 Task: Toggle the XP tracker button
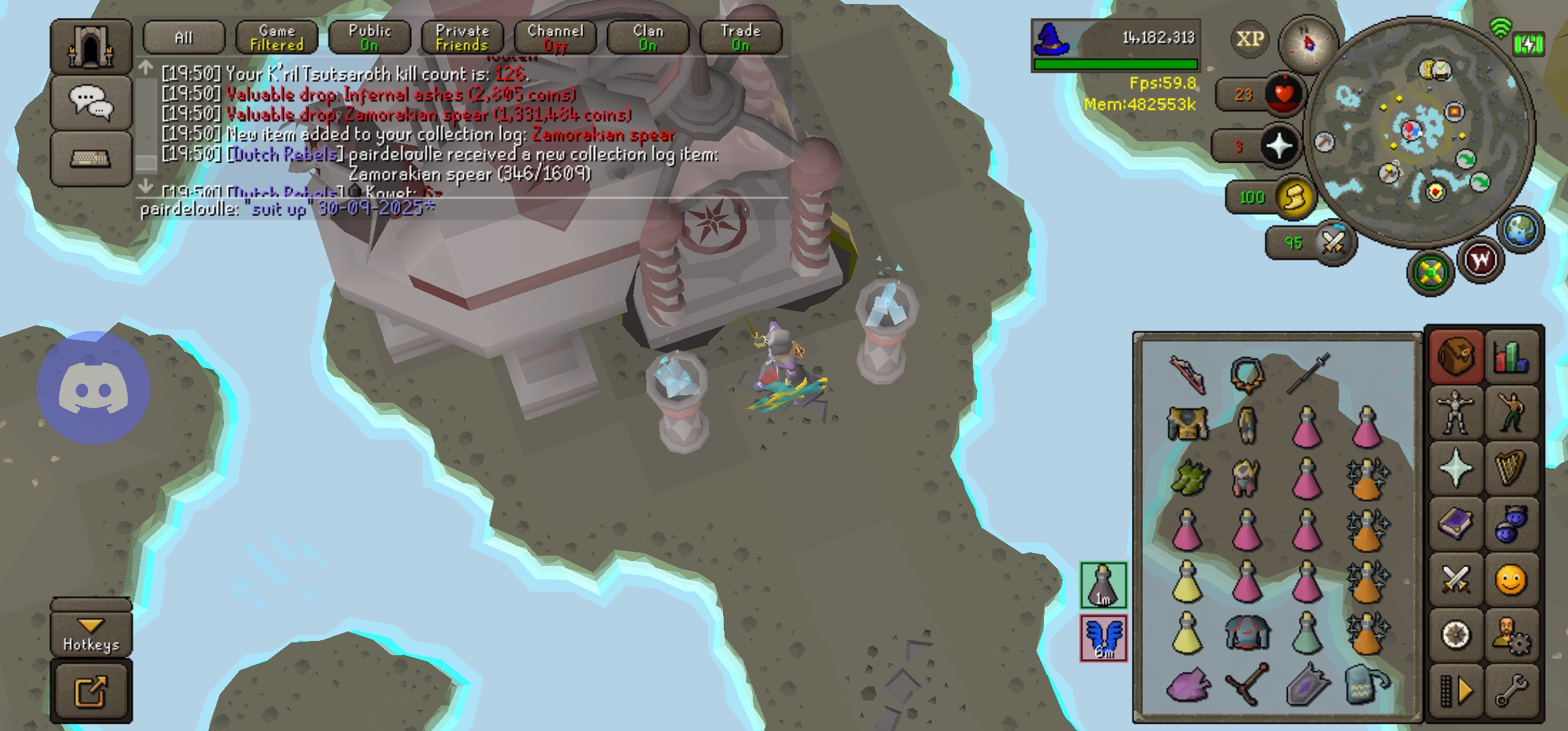(1250, 39)
